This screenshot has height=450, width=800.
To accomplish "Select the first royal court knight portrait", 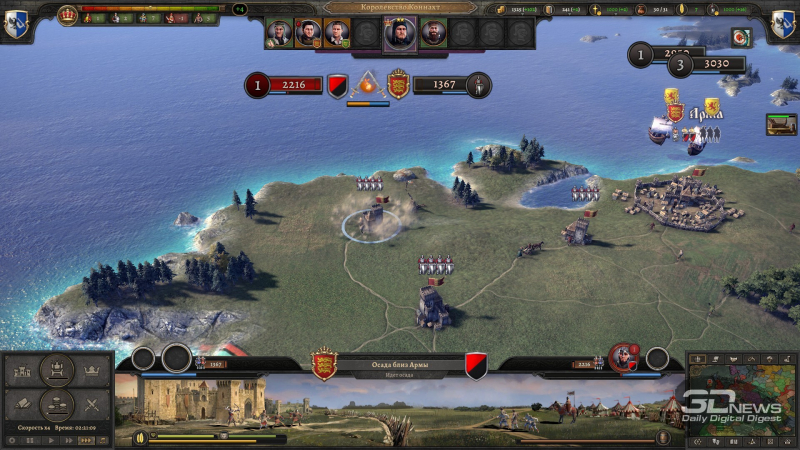I will click(x=280, y=33).
